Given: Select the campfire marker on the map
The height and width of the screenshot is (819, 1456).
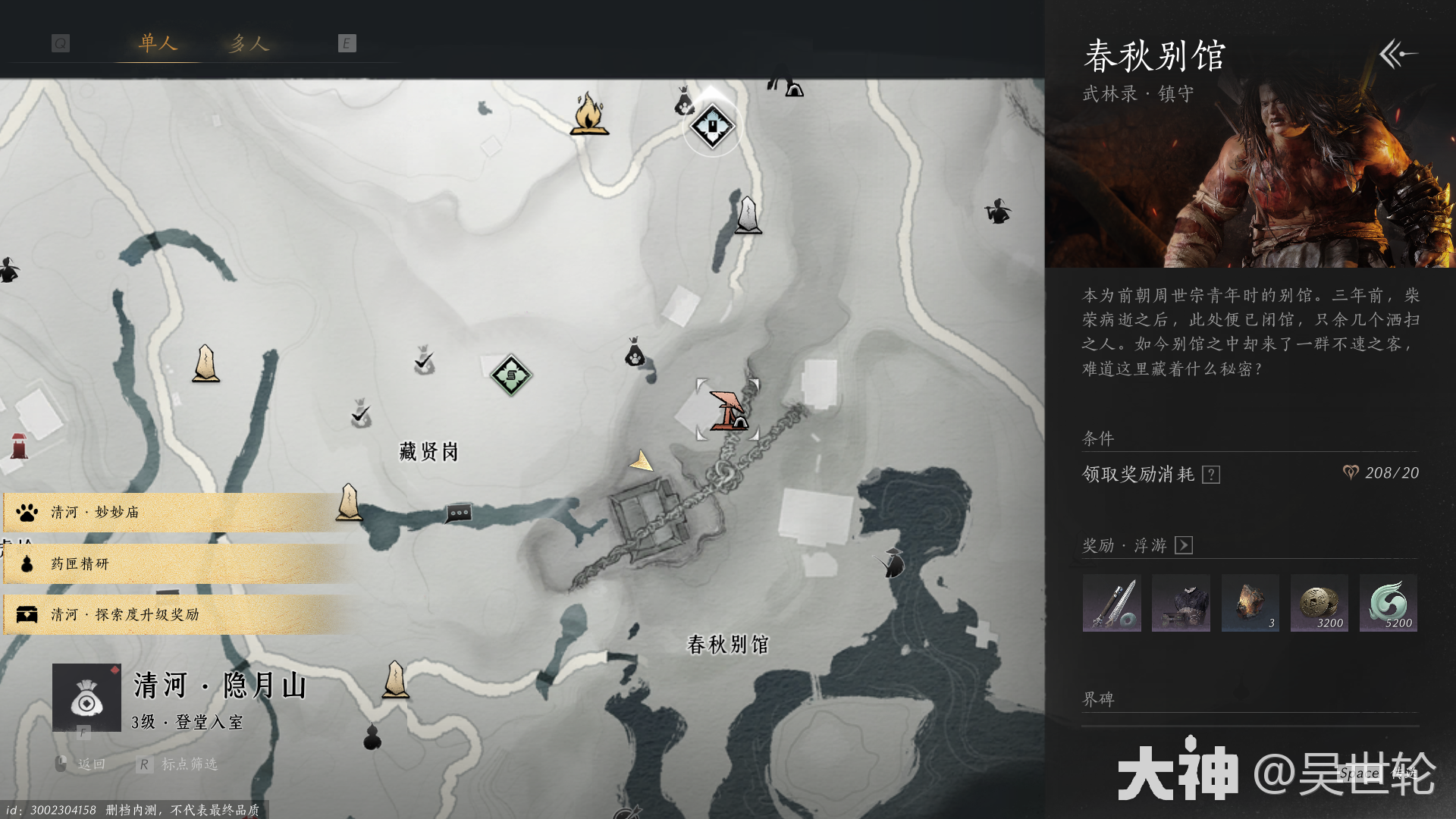Looking at the screenshot, I should coord(588,114).
